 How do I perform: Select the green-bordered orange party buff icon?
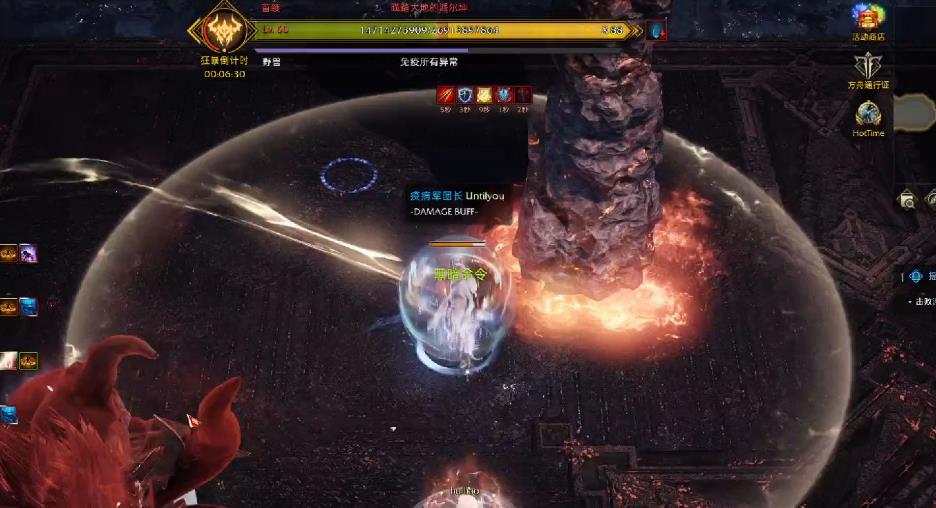coord(28,360)
